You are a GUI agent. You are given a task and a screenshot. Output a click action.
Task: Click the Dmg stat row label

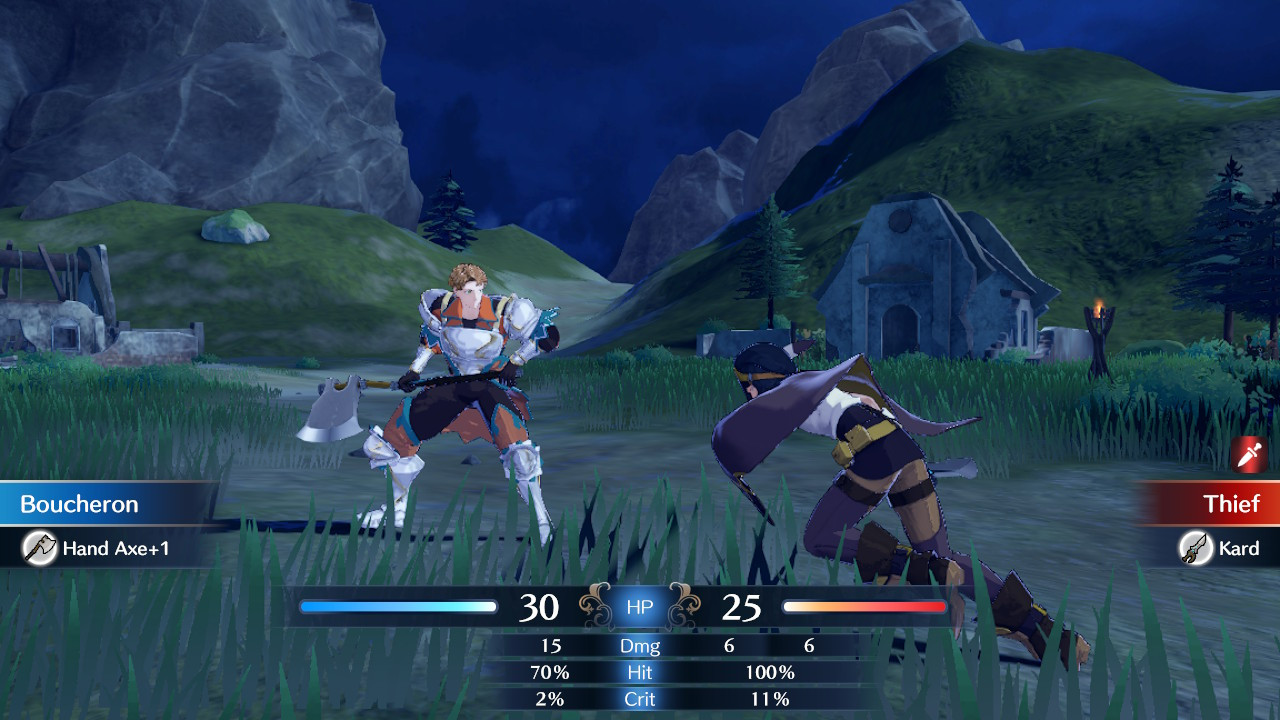click(640, 646)
